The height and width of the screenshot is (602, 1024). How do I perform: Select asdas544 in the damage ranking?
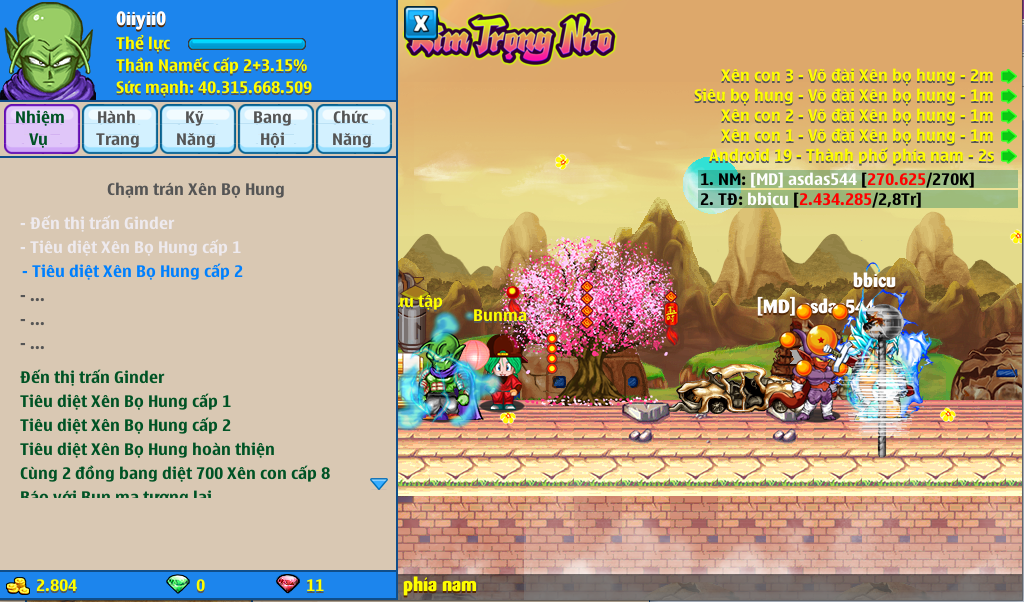pyautogui.click(x=836, y=180)
